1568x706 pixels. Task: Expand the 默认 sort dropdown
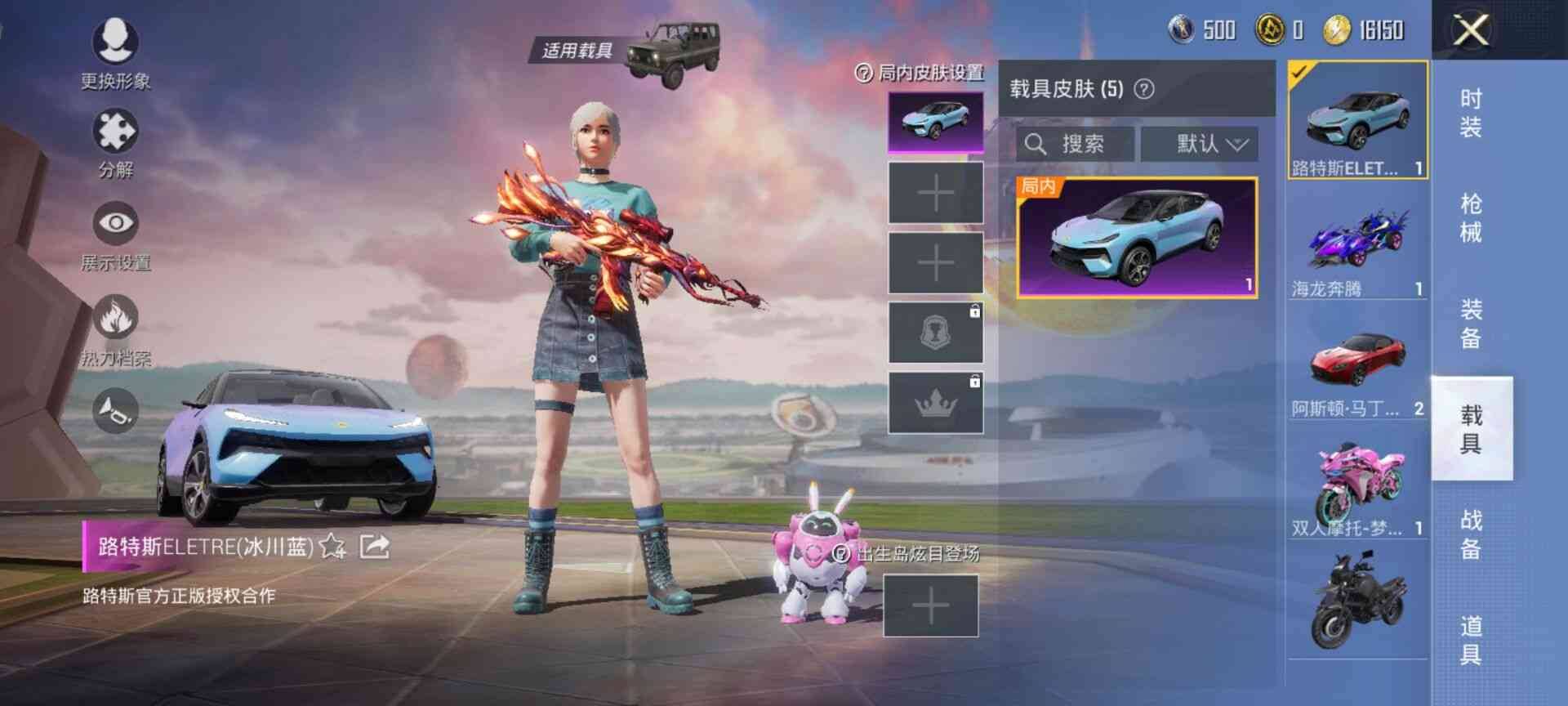(x=1200, y=144)
